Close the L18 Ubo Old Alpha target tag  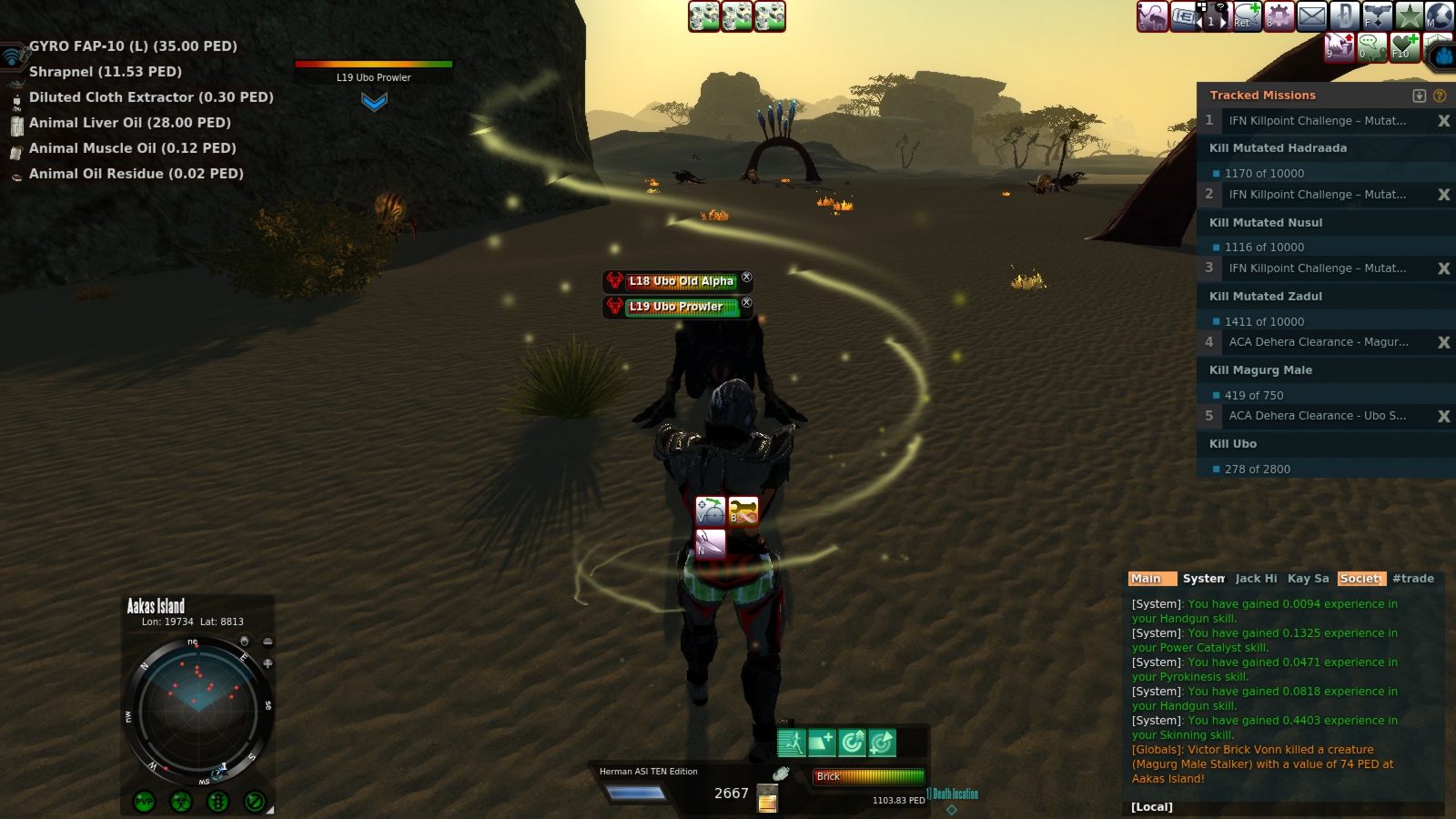click(x=746, y=278)
